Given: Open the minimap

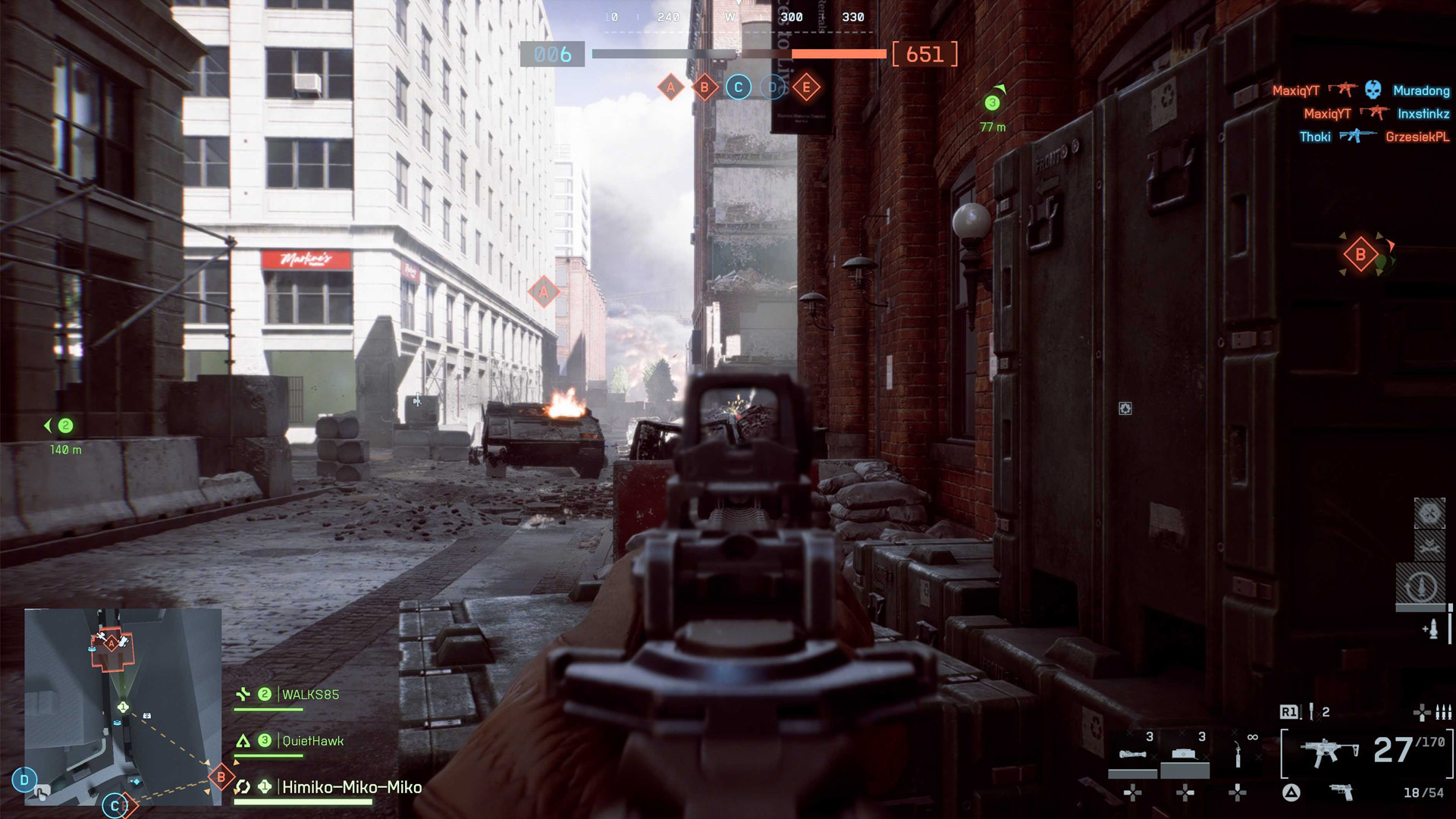Looking at the screenshot, I should pyautogui.click(x=123, y=707).
